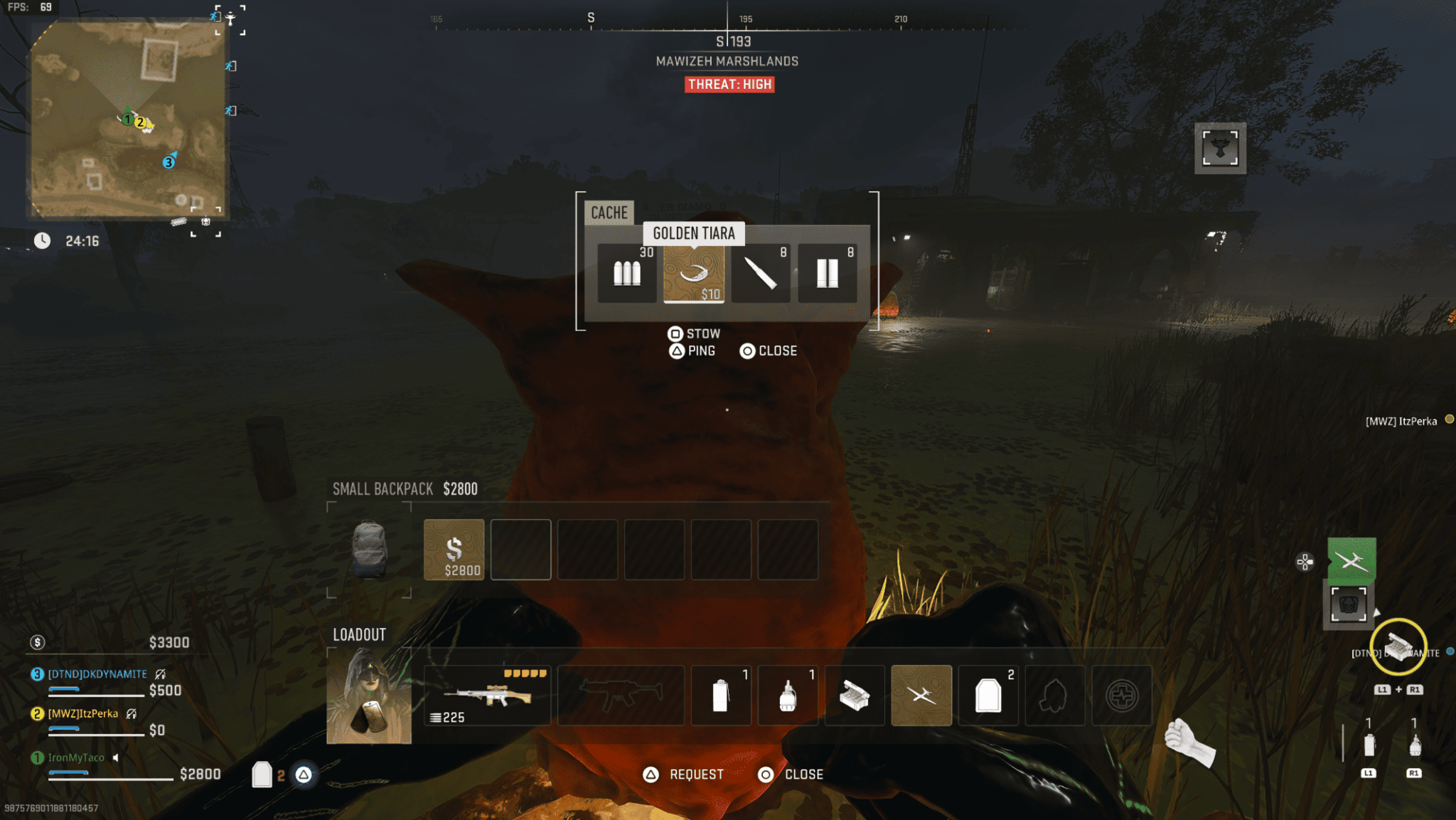The image size is (1456, 820).
Task: Select the empty self-revive slot
Action: click(1121, 695)
